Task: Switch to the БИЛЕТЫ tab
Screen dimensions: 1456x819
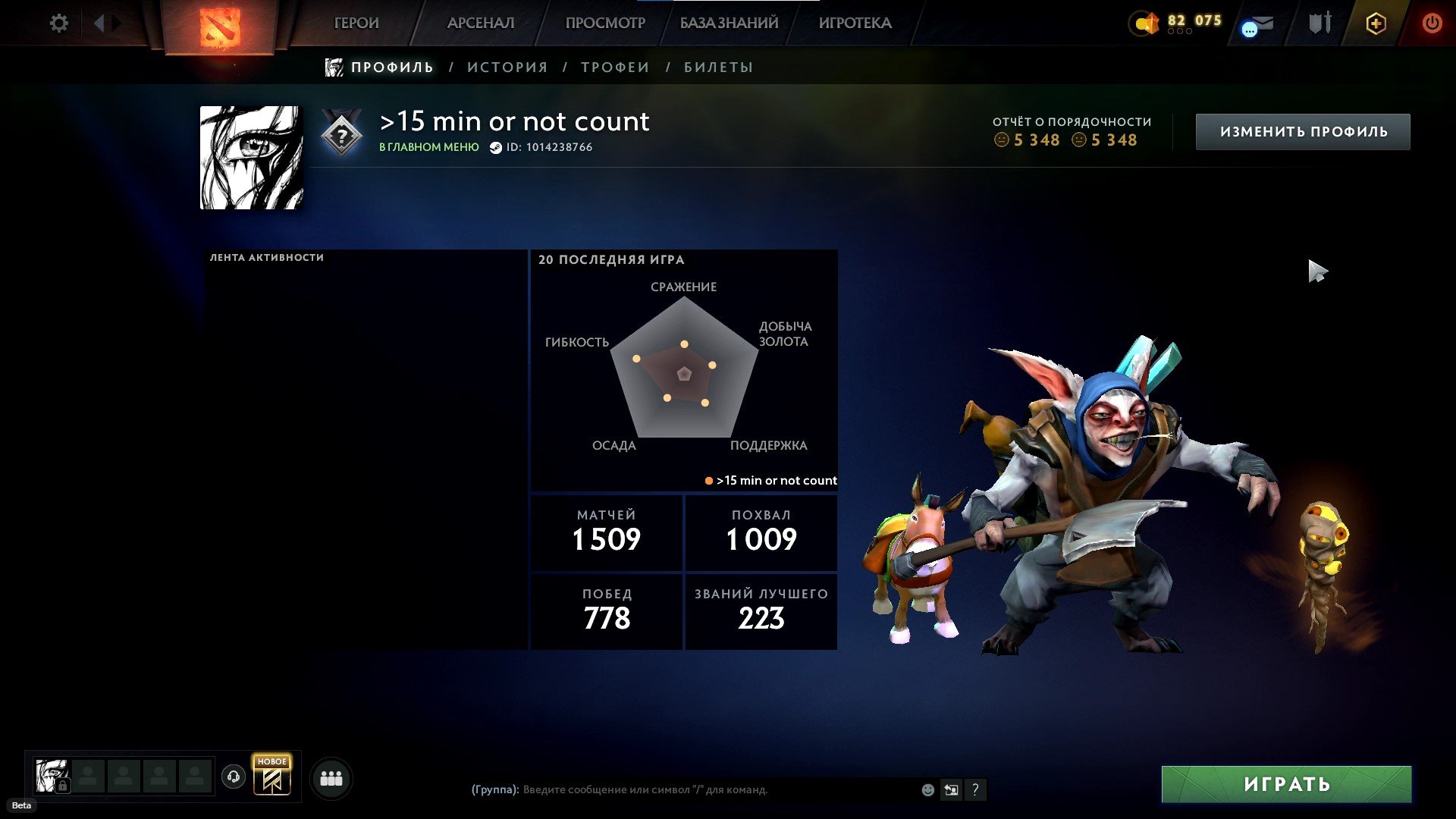Action: [x=718, y=67]
